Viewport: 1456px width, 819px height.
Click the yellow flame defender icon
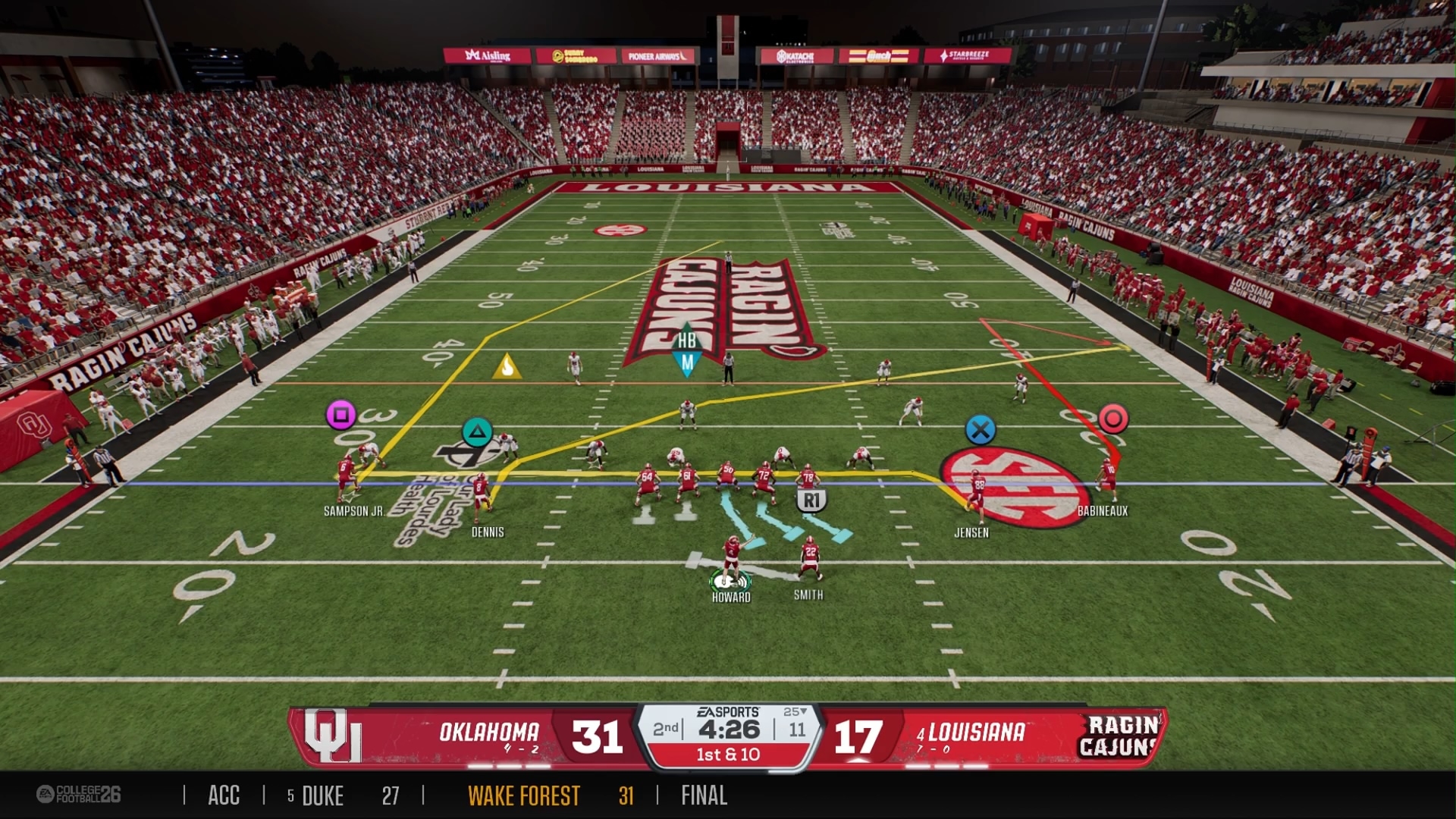507,366
